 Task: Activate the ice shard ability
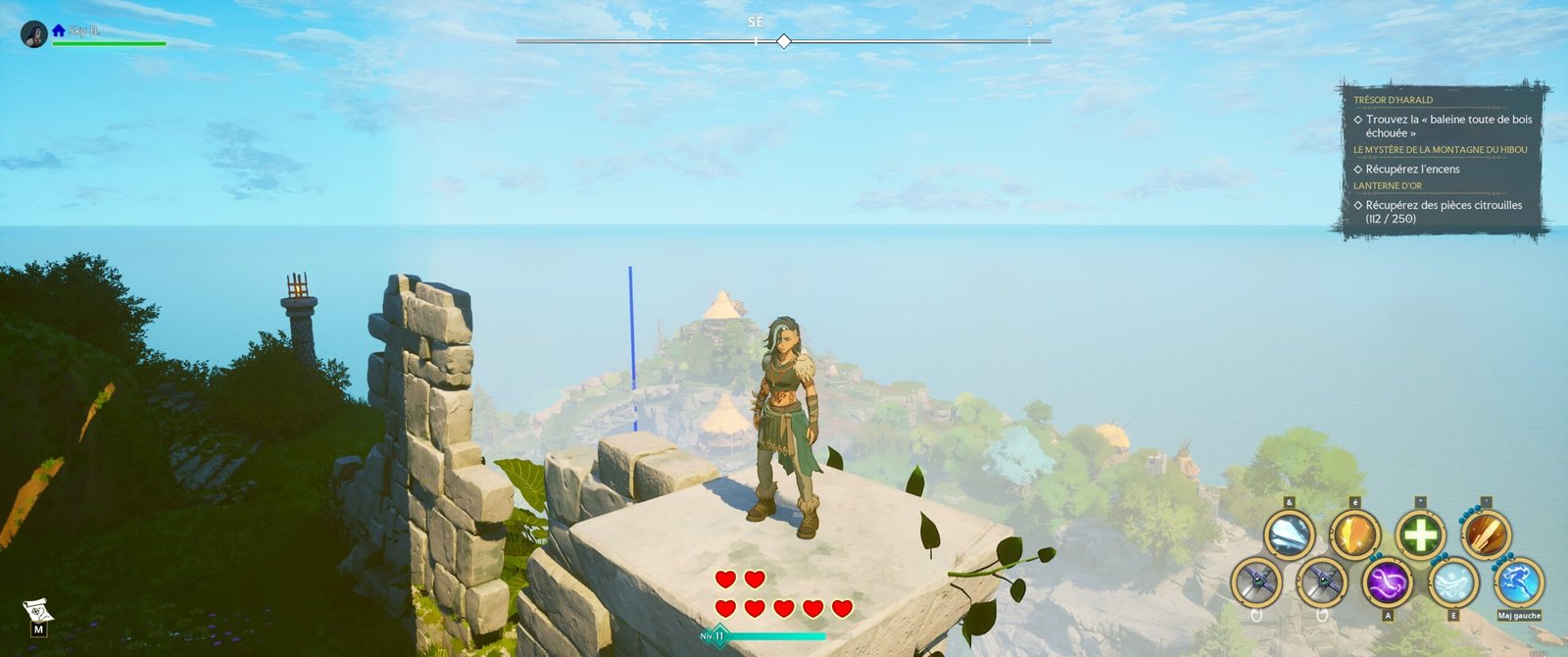(x=1289, y=536)
